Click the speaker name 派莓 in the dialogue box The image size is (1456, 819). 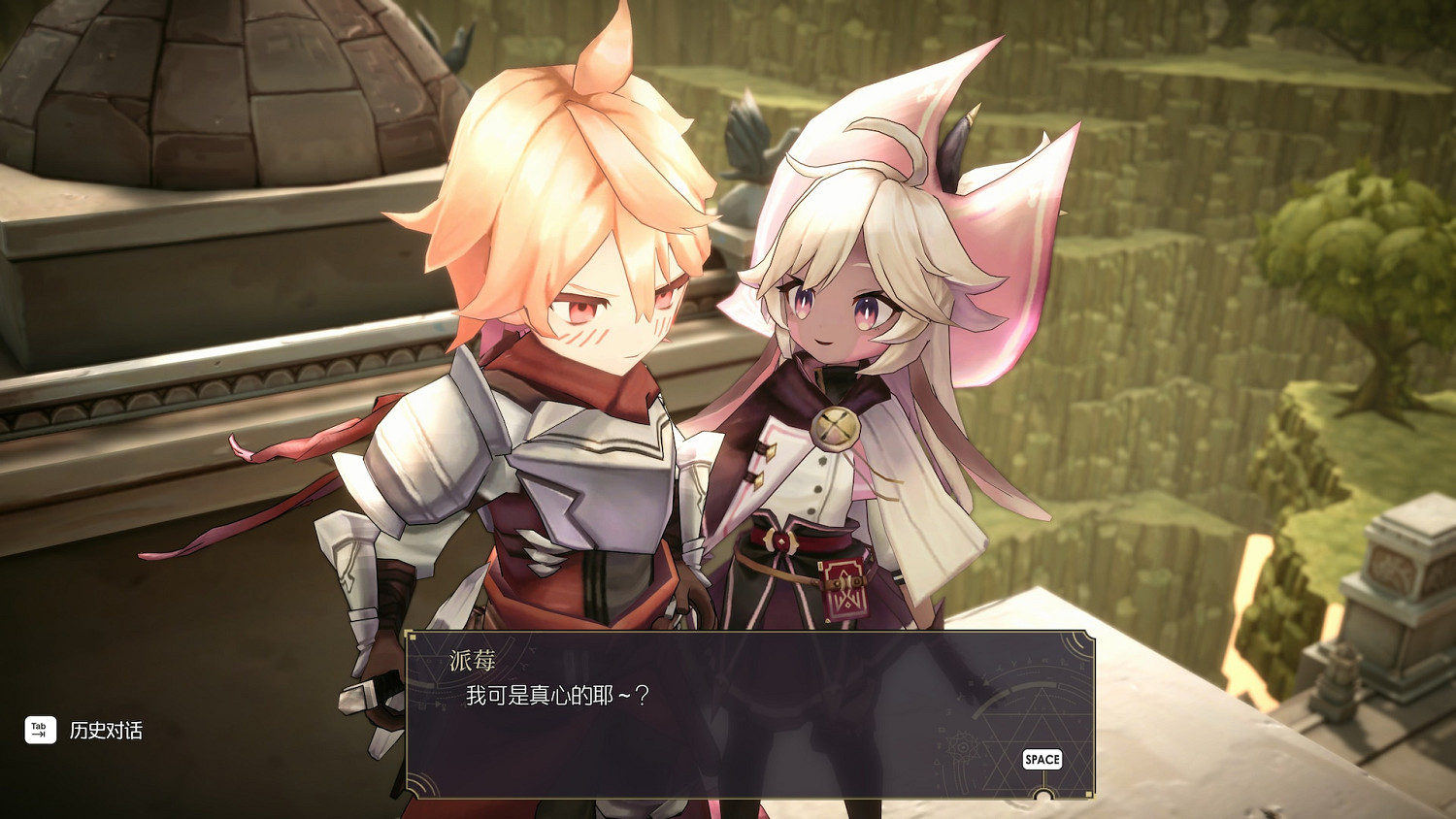[471, 660]
